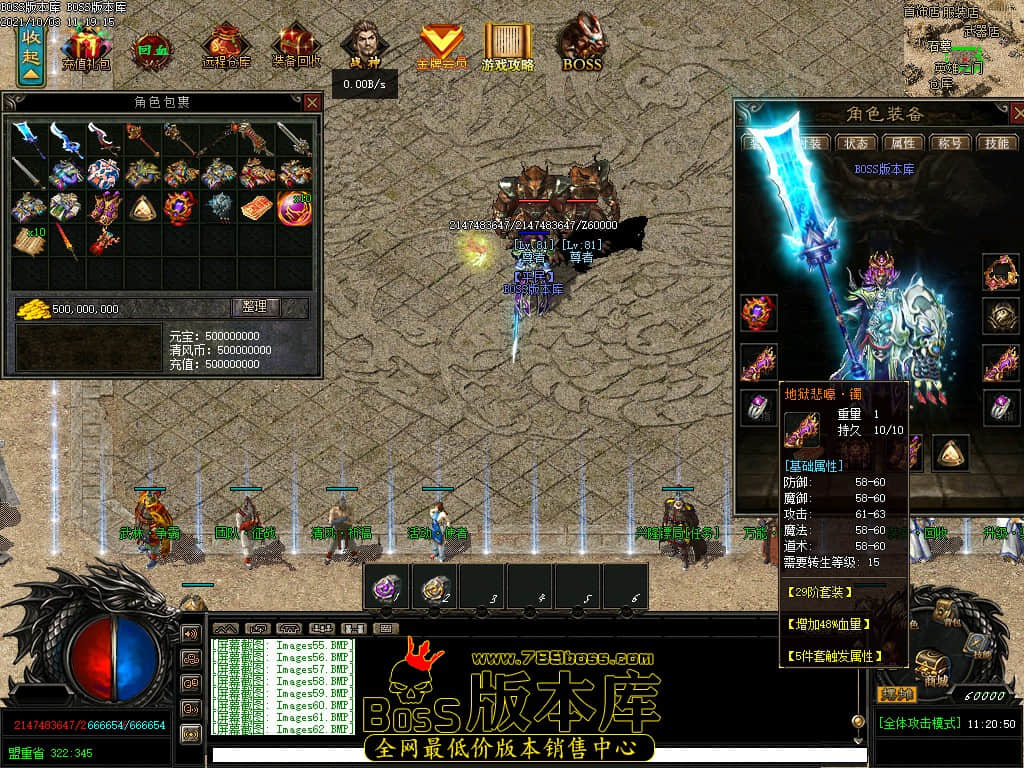Switch to the 称号 title tab
The height and width of the screenshot is (768, 1024).
tap(951, 143)
